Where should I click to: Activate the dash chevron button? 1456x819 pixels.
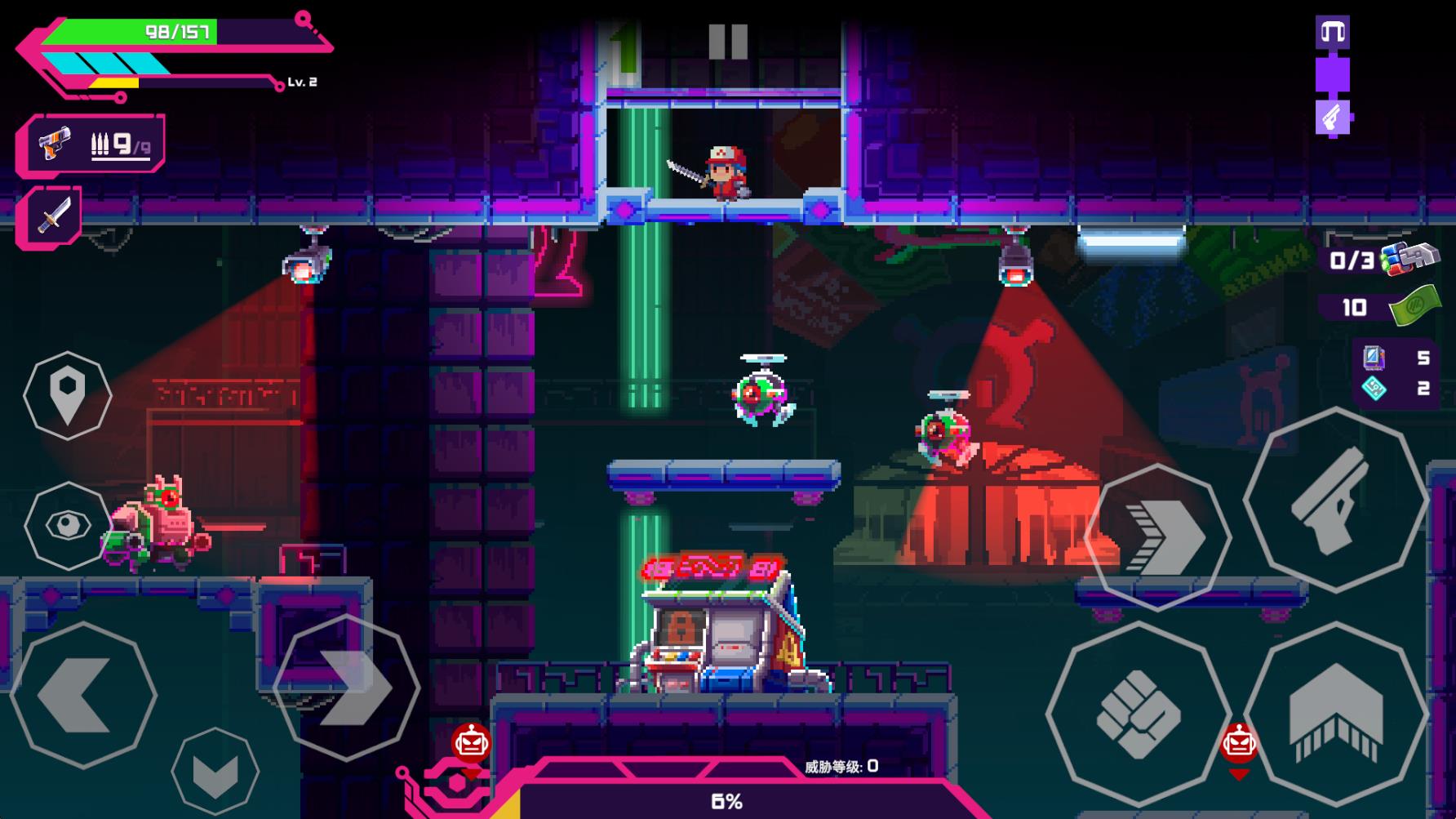pos(1159,536)
